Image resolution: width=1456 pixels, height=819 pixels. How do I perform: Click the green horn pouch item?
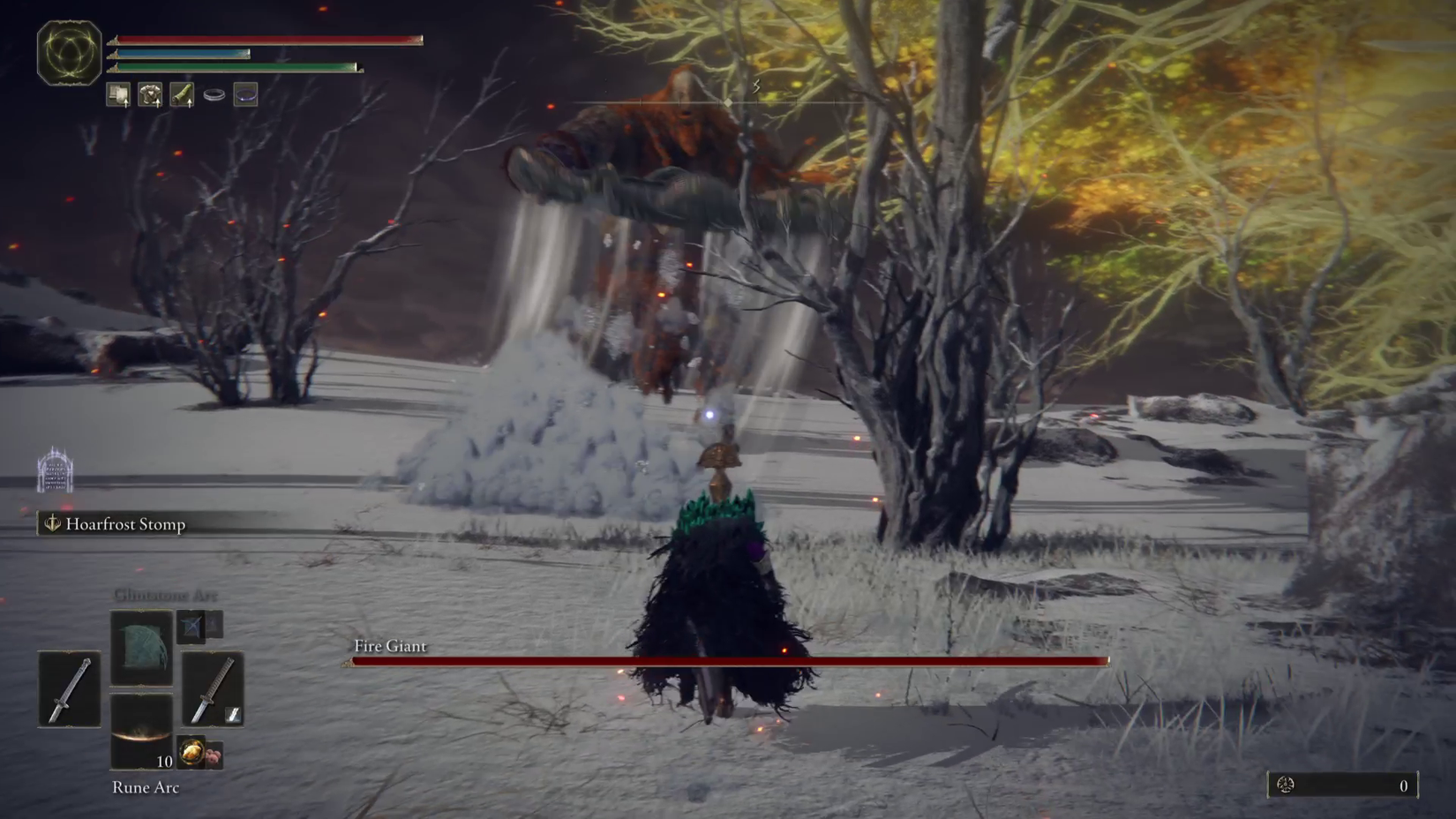click(181, 95)
